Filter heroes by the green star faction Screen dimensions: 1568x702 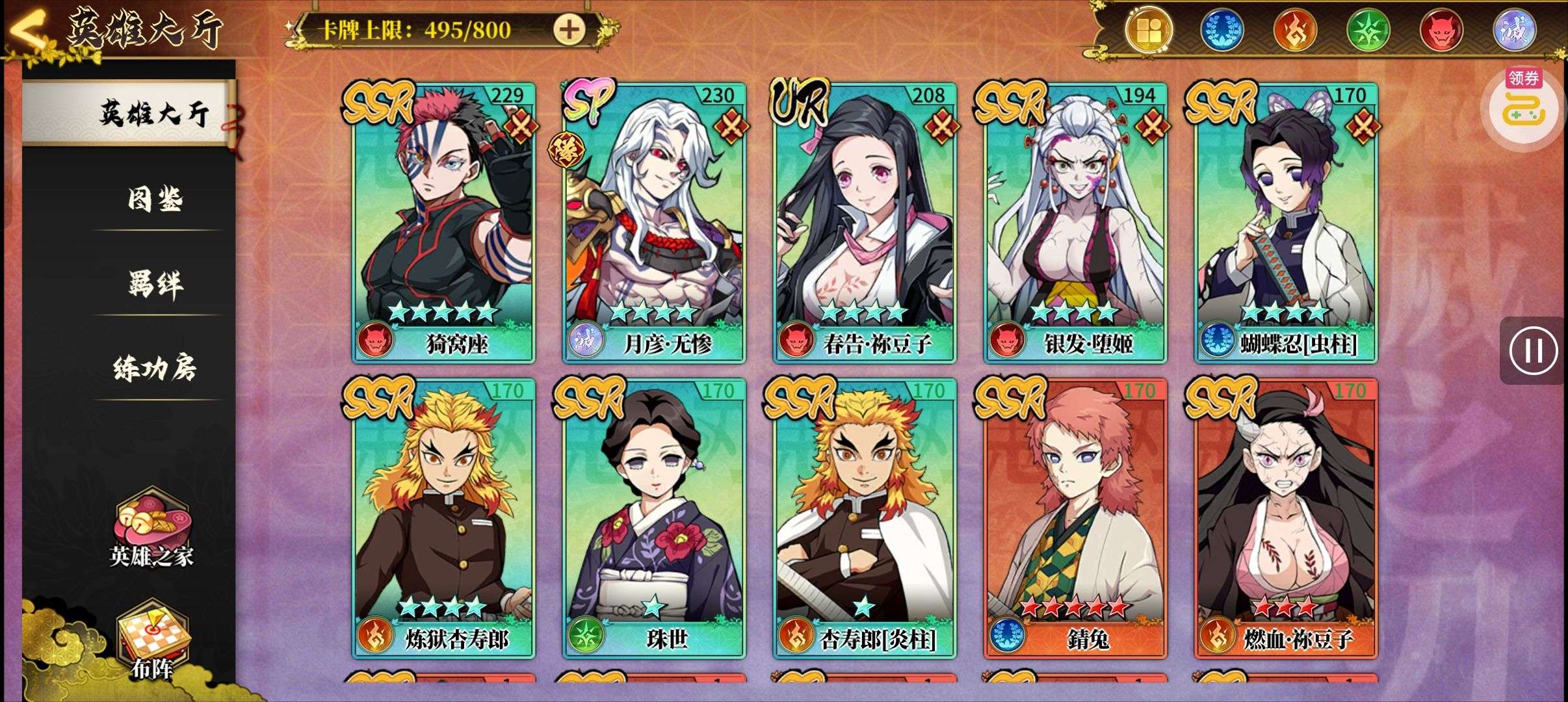(1368, 31)
